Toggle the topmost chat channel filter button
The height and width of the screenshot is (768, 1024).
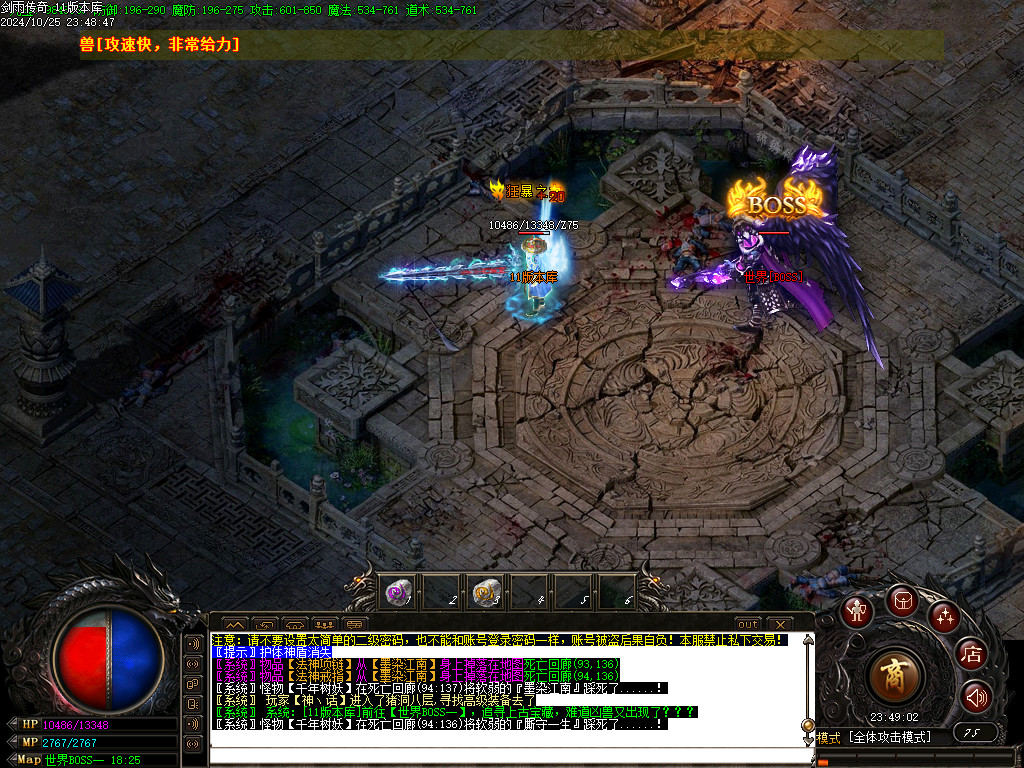point(193,643)
